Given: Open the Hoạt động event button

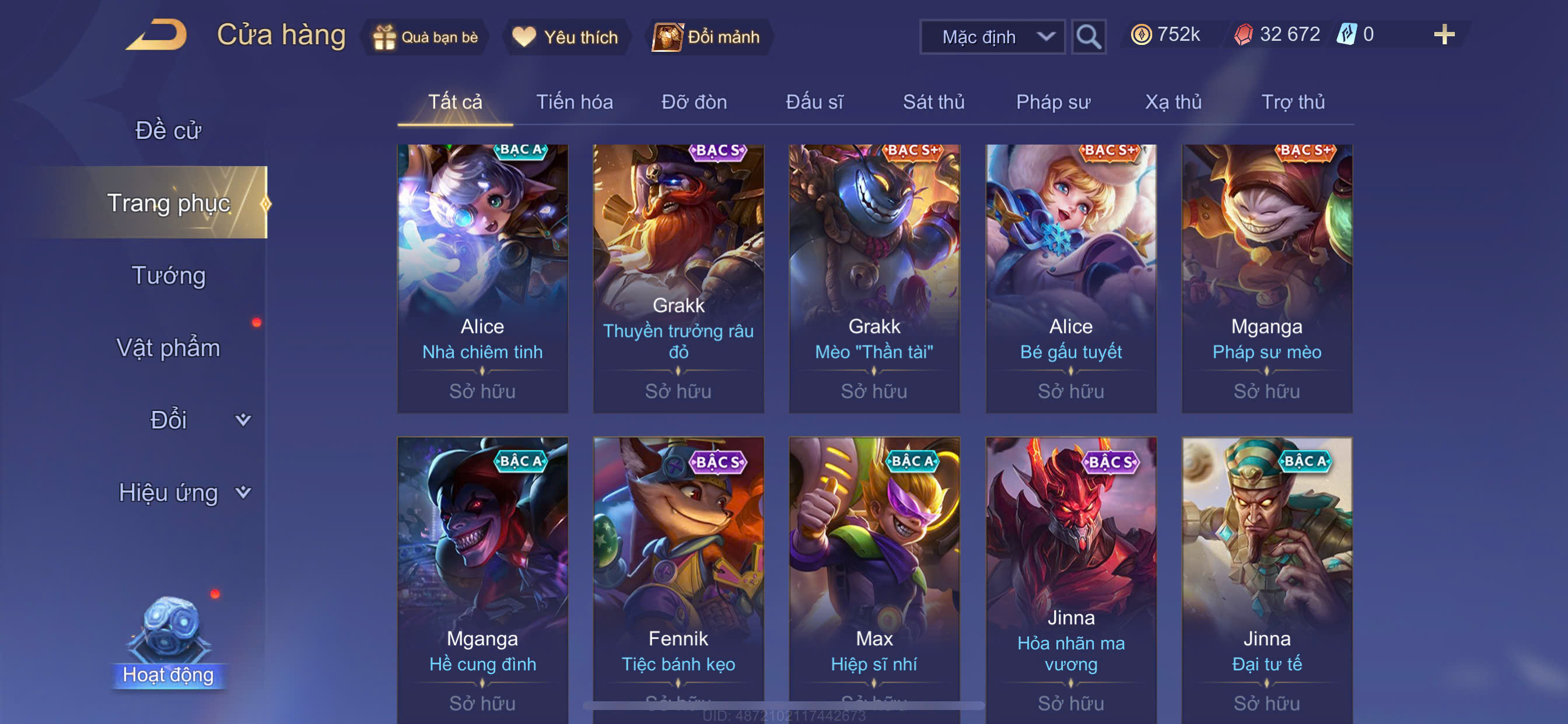Looking at the screenshot, I should (x=168, y=645).
